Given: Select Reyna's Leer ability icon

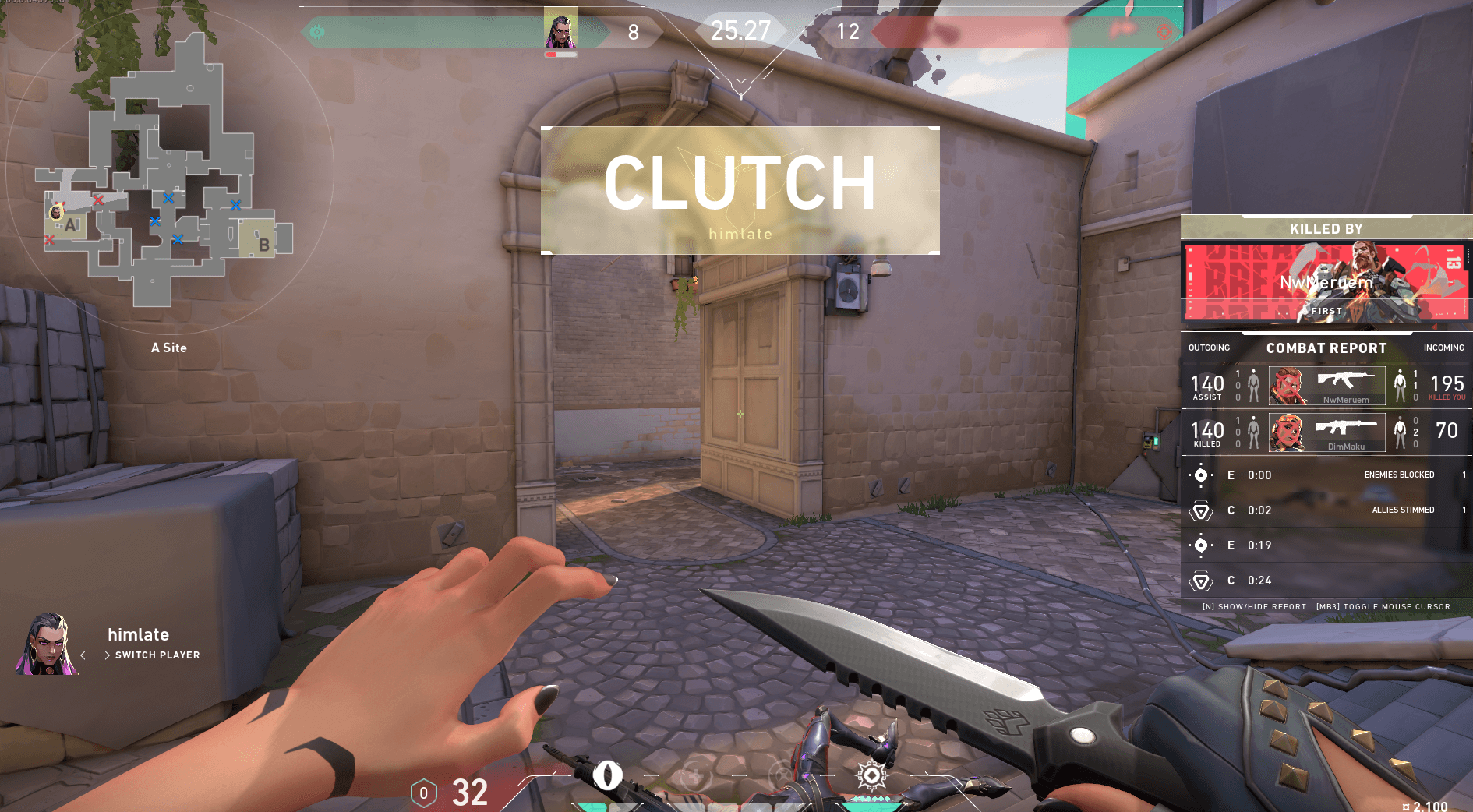Looking at the screenshot, I should tap(609, 775).
